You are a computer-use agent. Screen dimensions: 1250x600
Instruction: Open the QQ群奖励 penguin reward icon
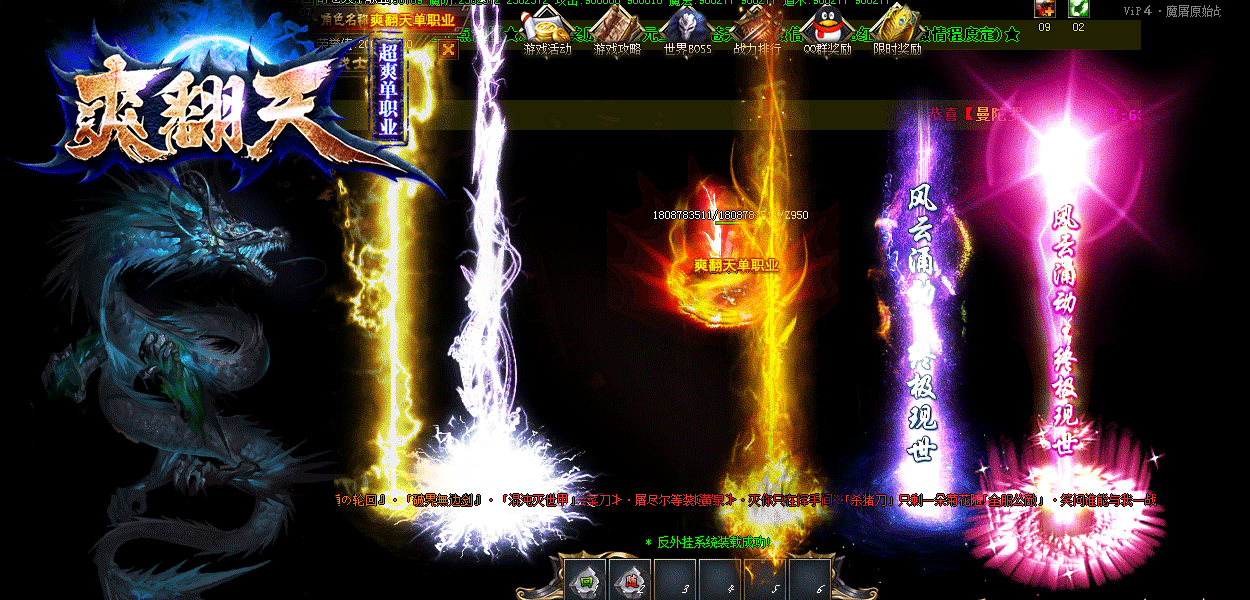point(826,28)
